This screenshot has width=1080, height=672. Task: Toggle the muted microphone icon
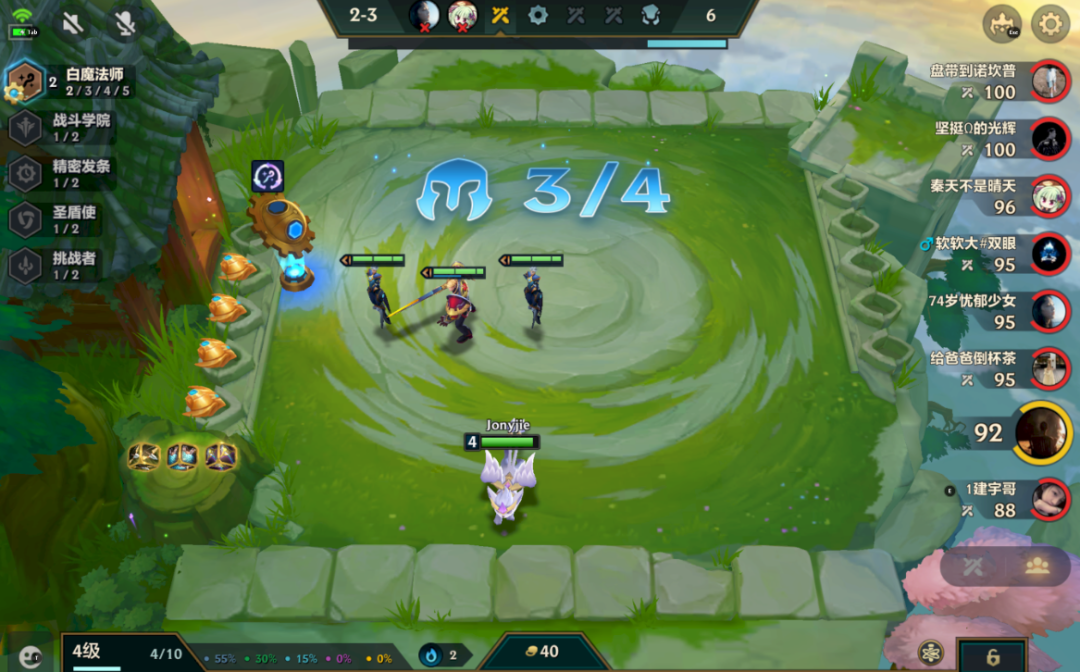tap(124, 23)
